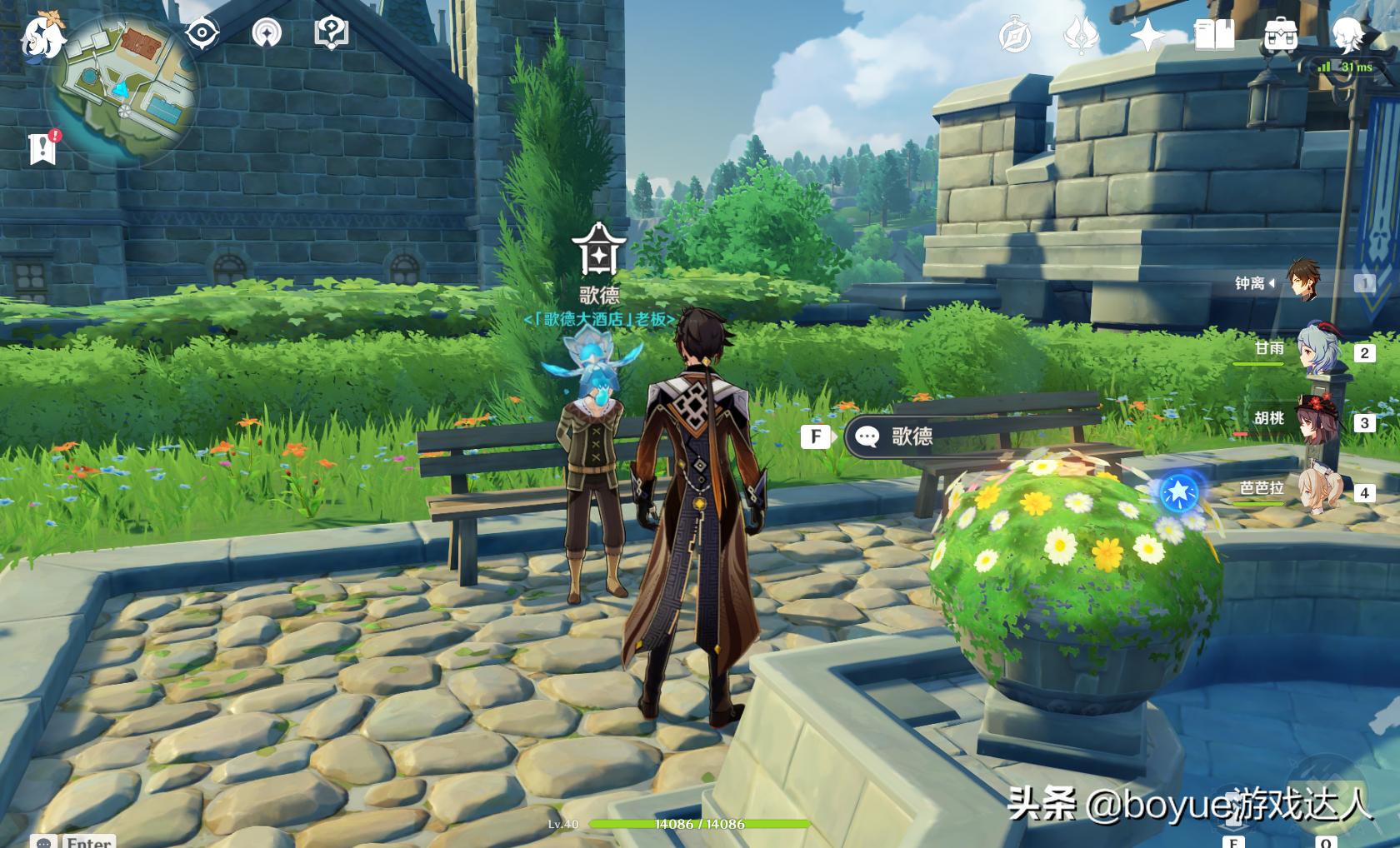Open the four-pointed star wish icon
The image size is (1400, 848).
[1147, 35]
